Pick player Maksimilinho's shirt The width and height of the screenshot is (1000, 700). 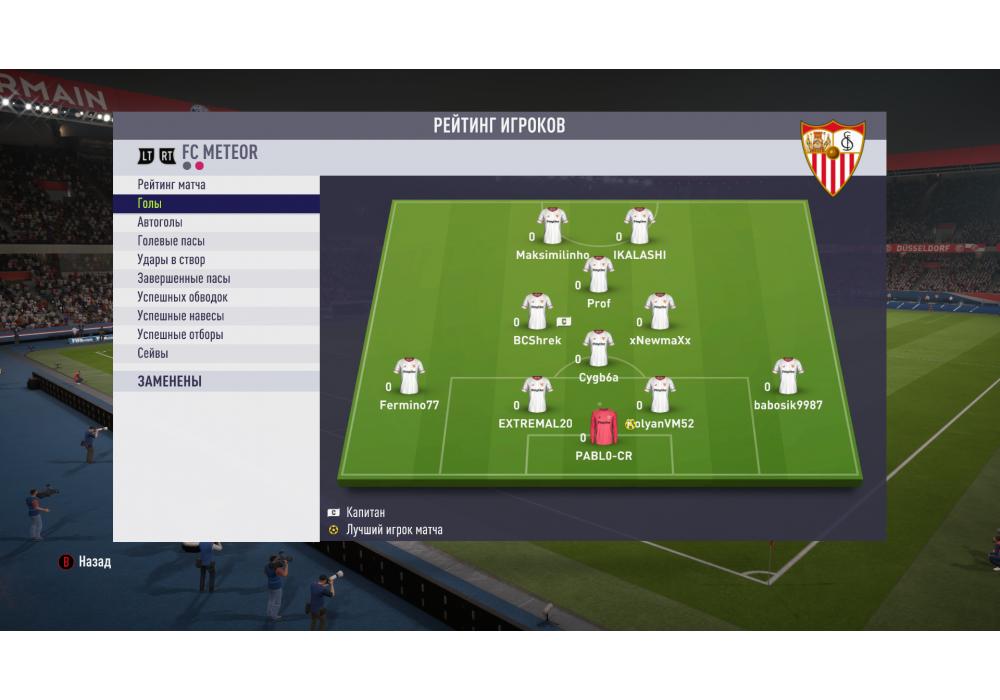tap(552, 226)
